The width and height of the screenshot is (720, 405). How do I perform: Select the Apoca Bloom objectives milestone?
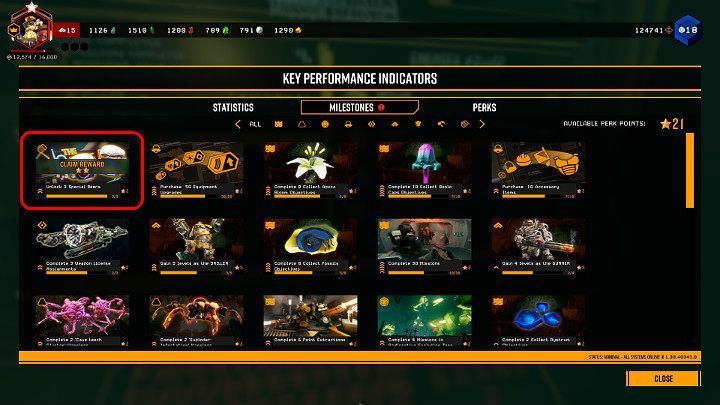(x=310, y=169)
